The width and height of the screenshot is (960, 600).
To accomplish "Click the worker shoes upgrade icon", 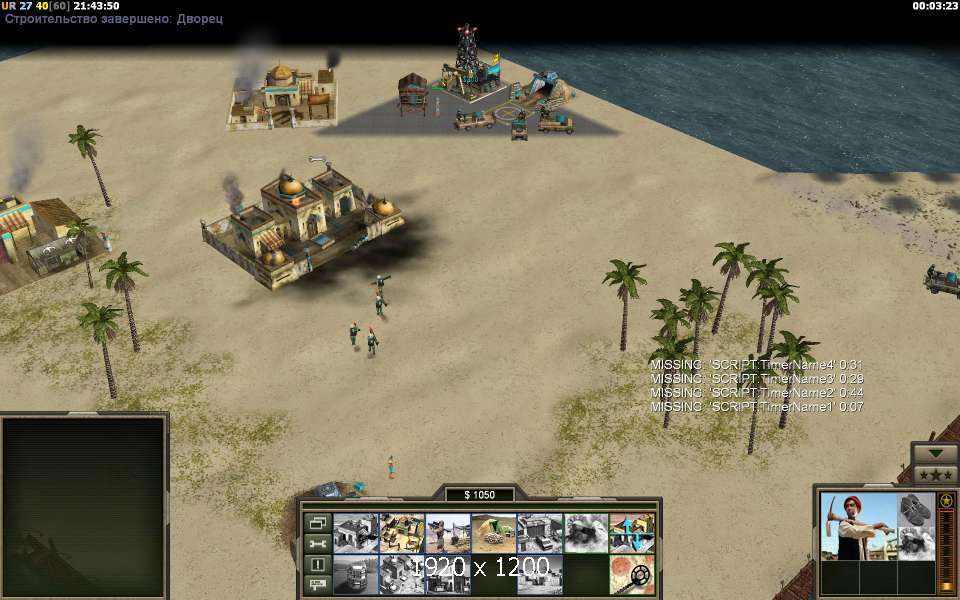I will 915,509.
